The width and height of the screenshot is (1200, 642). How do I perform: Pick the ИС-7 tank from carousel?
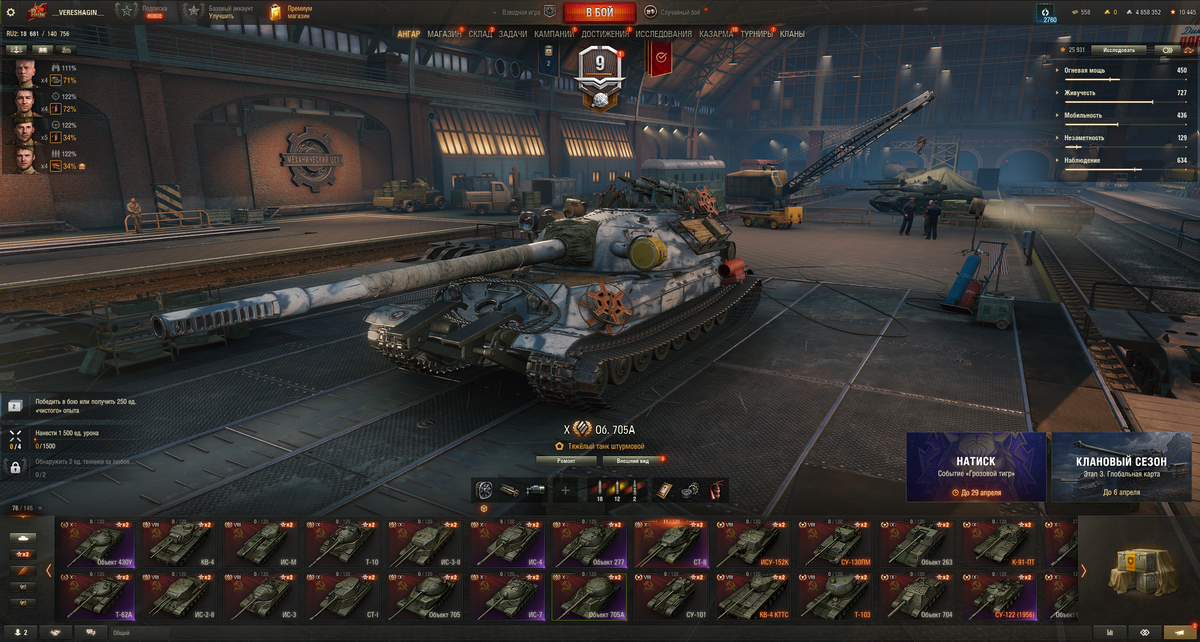(x=510, y=596)
